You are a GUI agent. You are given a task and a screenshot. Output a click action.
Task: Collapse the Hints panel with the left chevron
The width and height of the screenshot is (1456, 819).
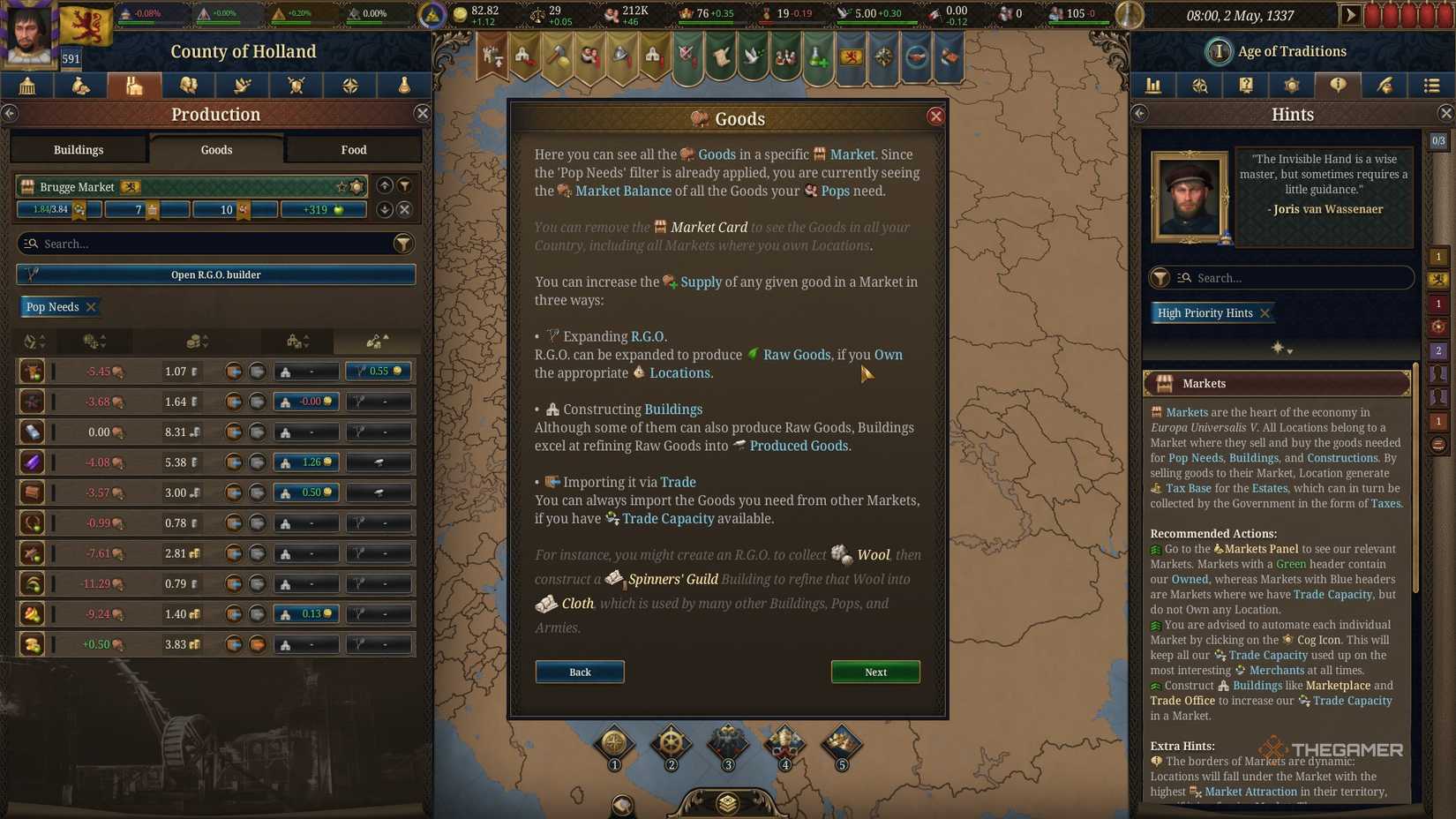[1139, 113]
